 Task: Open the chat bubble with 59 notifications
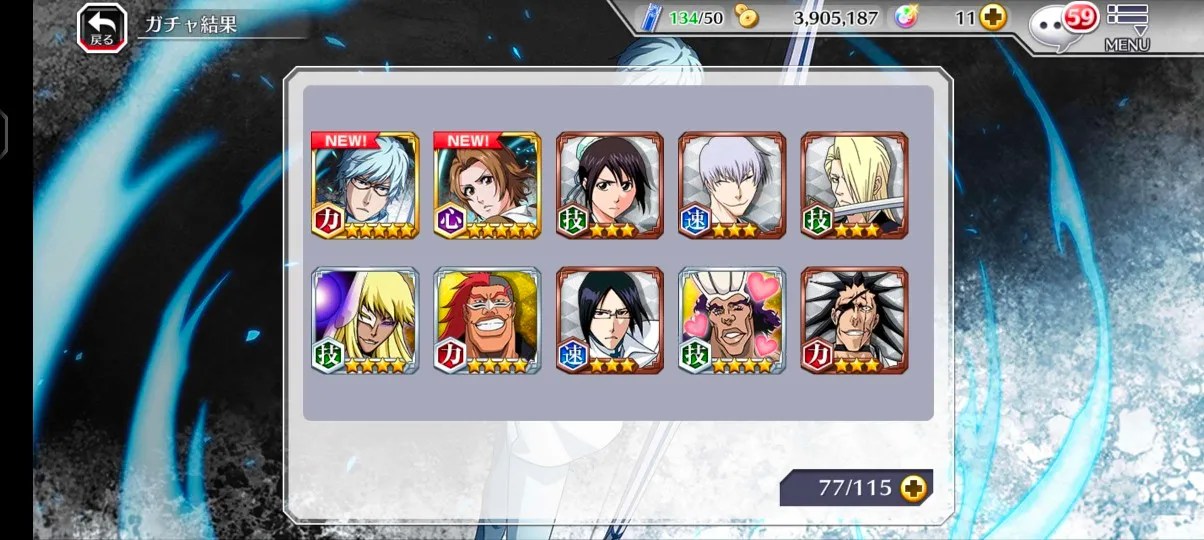click(x=1064, y=24)
